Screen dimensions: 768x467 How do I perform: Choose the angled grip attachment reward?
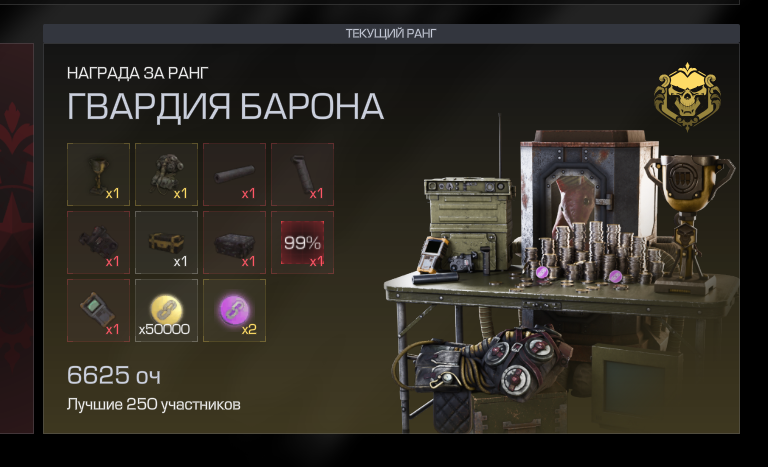click(302, 174)
